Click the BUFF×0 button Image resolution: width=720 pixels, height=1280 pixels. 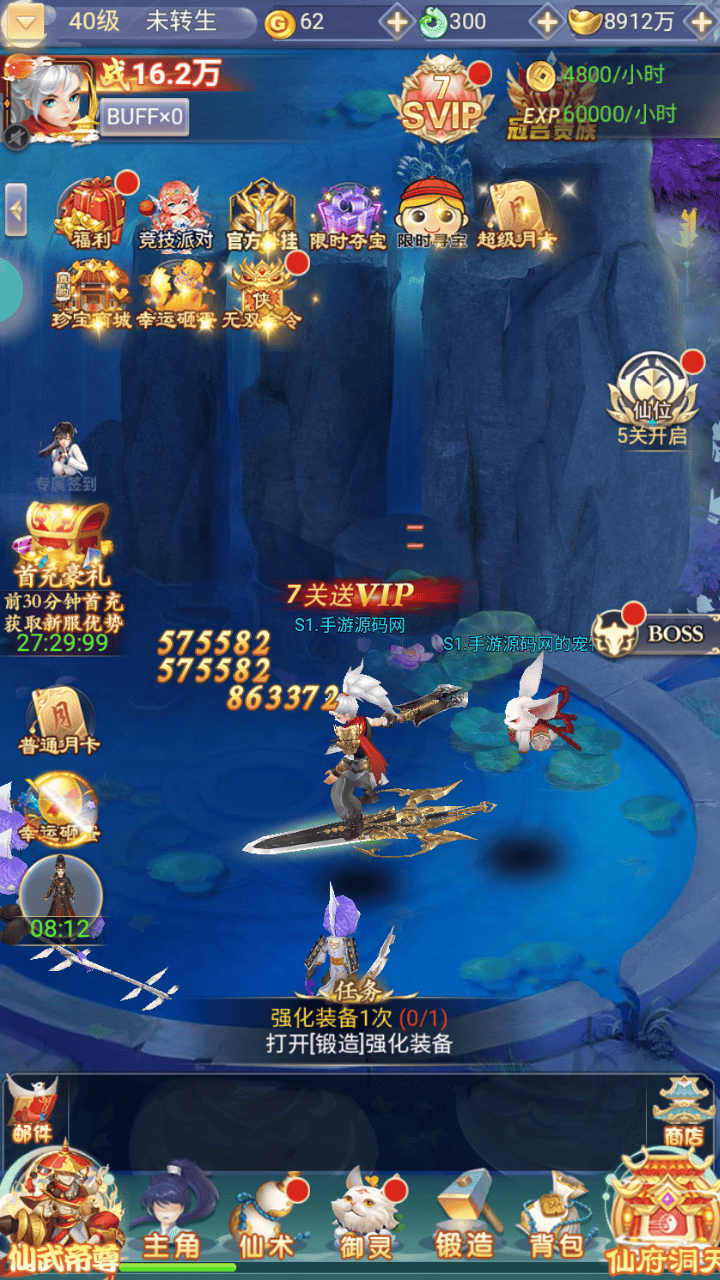point(145,117)
